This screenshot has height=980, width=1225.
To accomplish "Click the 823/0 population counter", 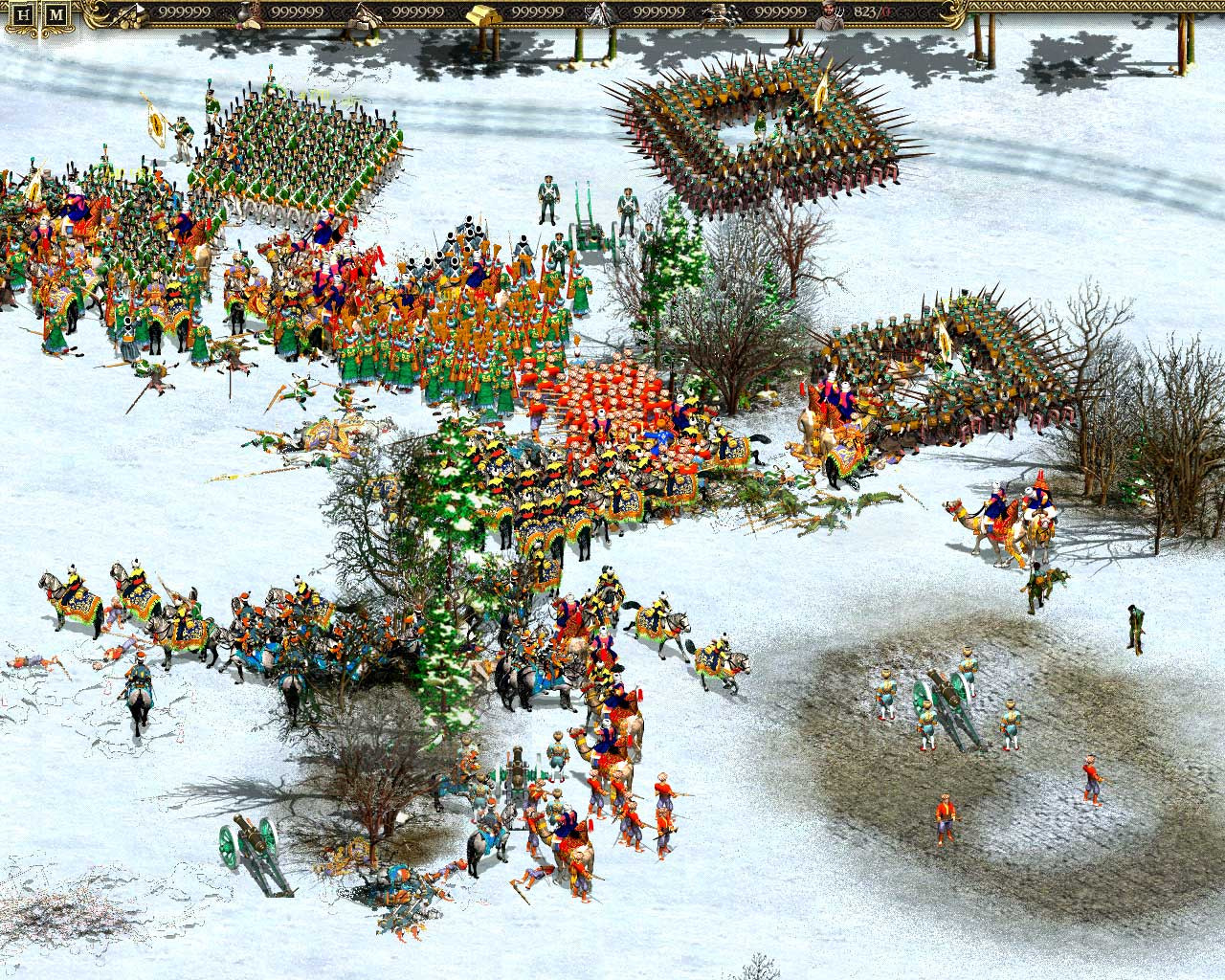I will tap(866, 12).
